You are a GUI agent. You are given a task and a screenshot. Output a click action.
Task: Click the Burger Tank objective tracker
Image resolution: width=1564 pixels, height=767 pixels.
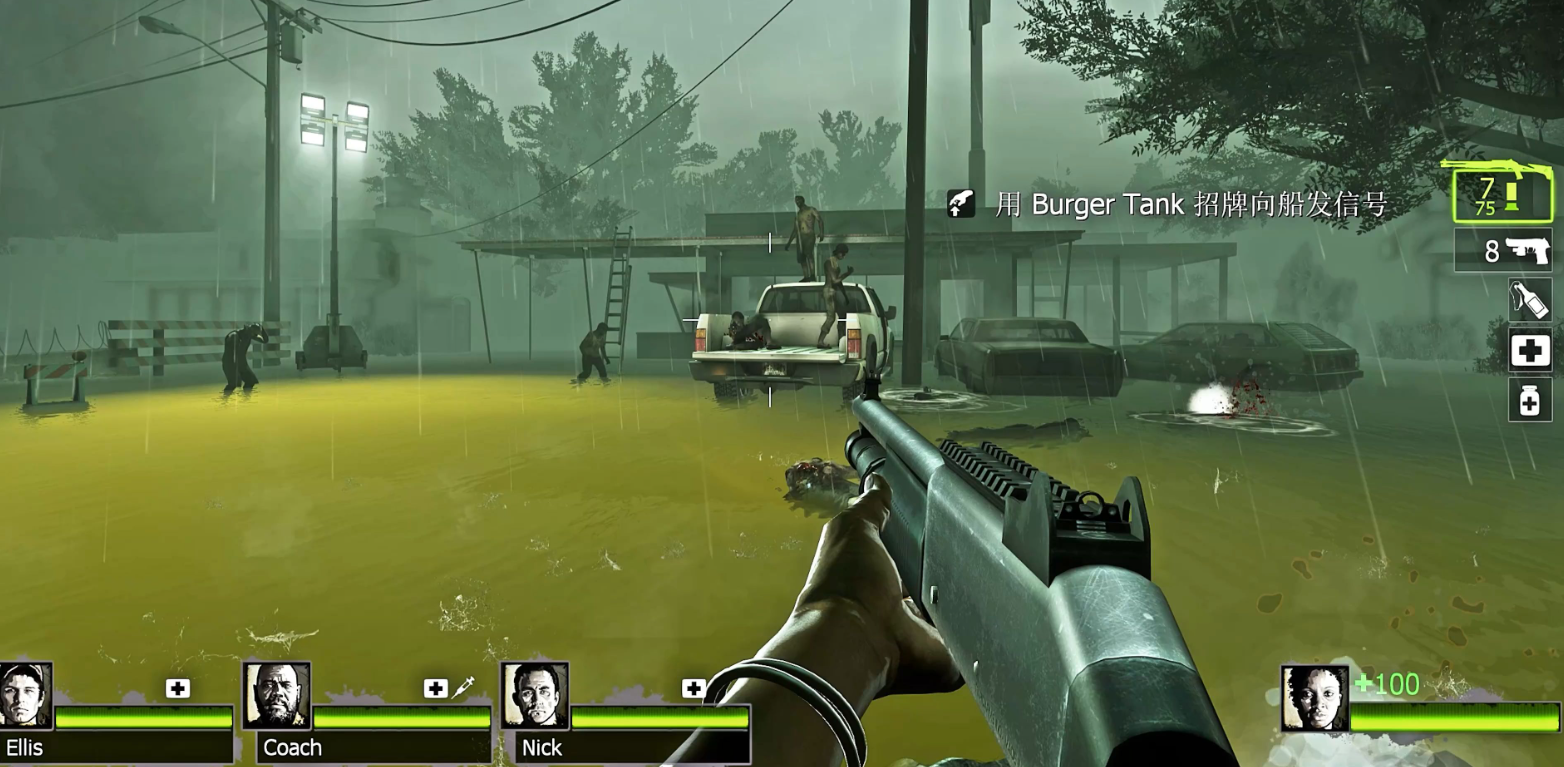click(x=1168, y=205)
